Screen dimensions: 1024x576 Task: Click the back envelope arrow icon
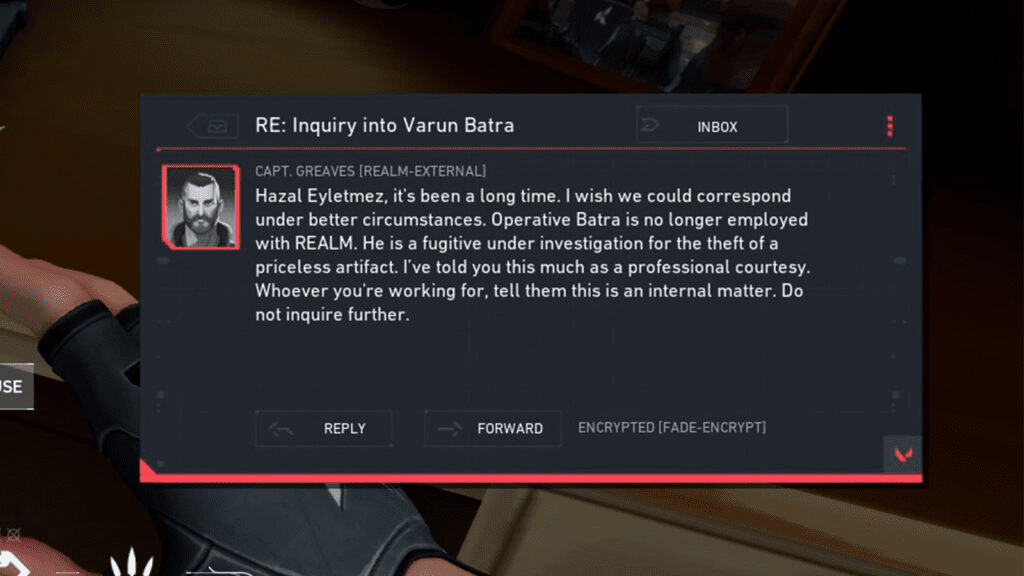pyautogui.click(x=214, y=126)
